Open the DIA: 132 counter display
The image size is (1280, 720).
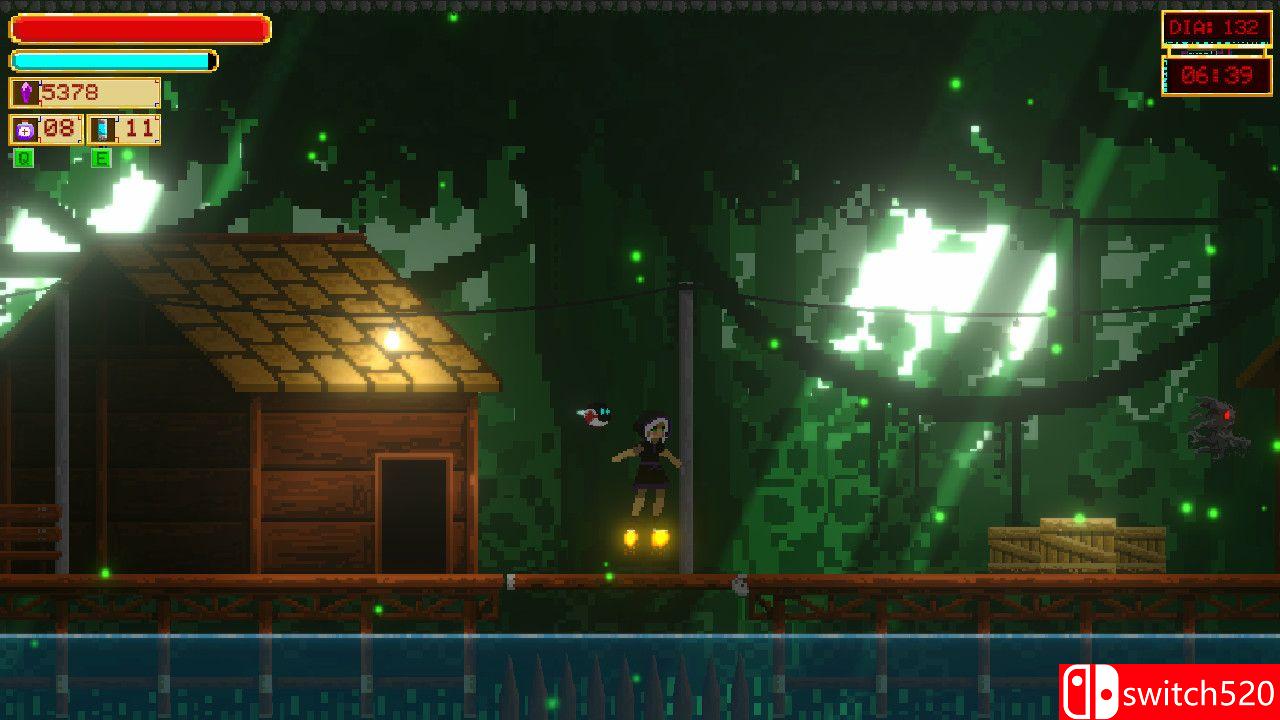click(1213, 27)
